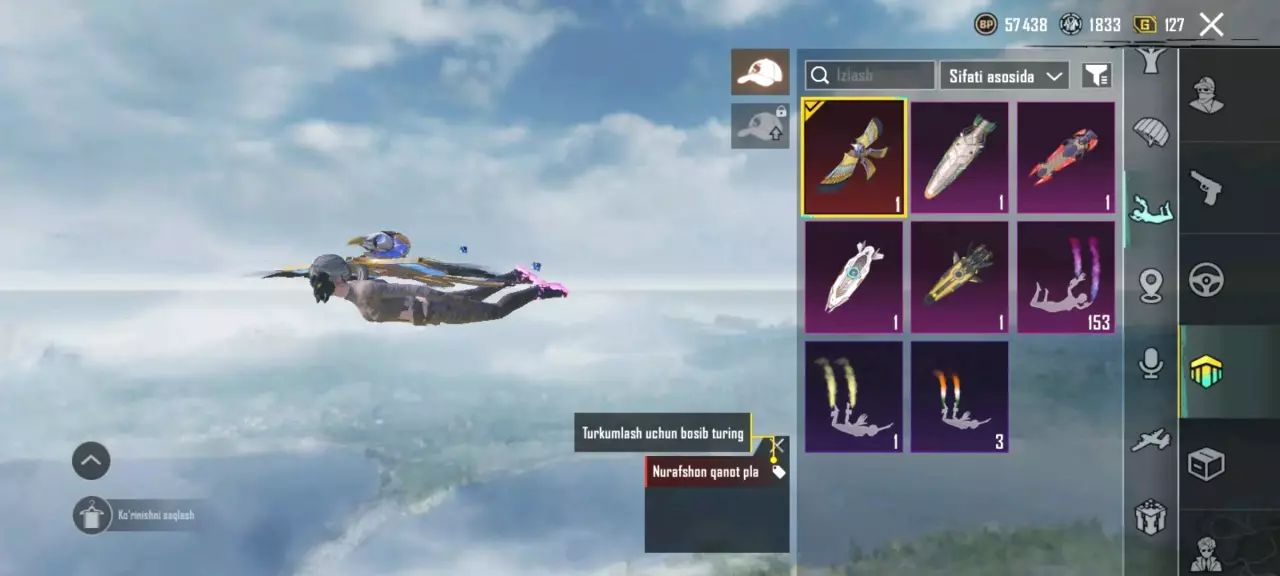Select the pink smoke trail with 153 count
1280x576 pixels.
click(1065, 277)
